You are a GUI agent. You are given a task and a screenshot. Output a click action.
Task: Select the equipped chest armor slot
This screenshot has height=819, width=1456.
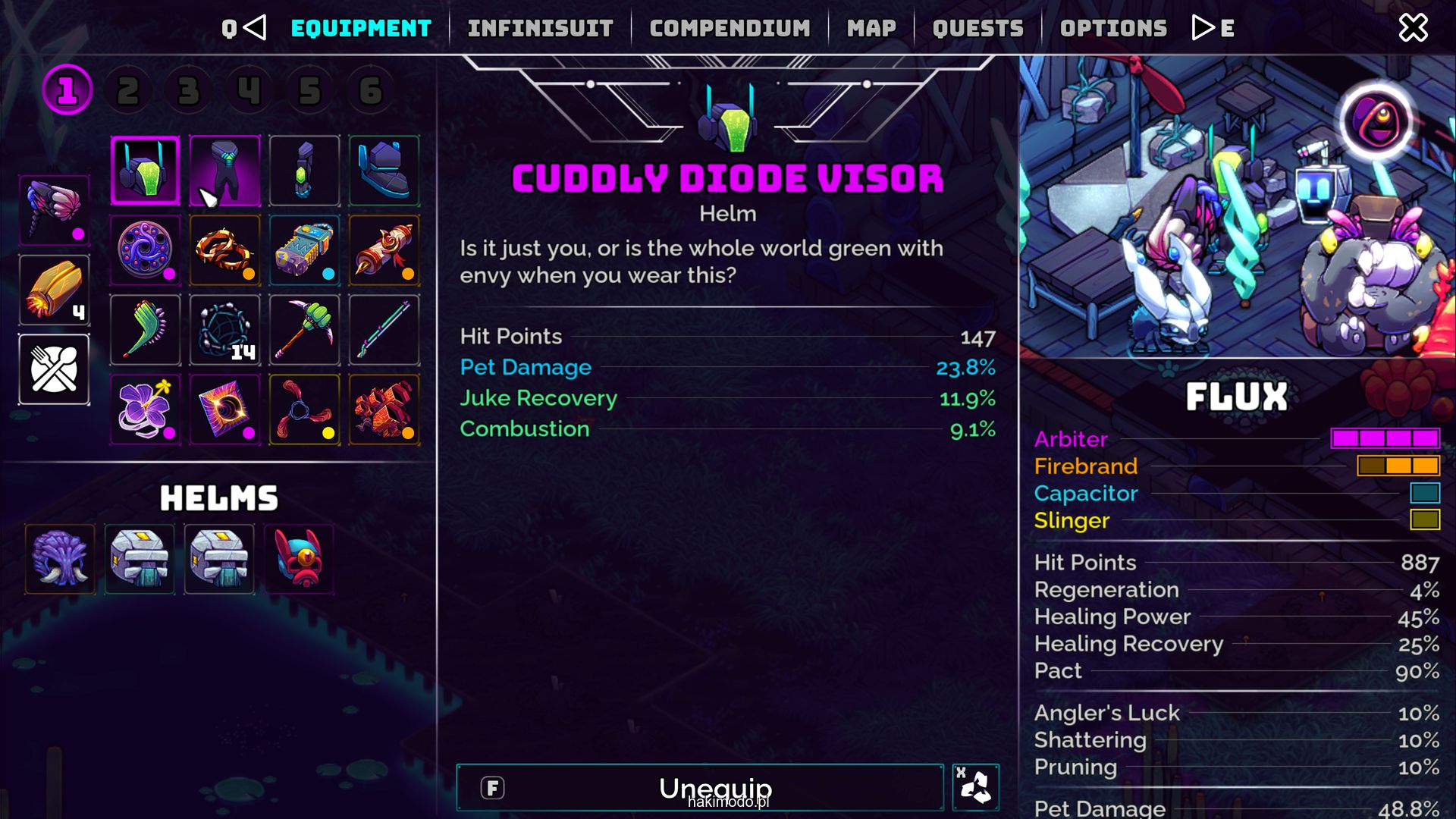(x=225, y=171)
